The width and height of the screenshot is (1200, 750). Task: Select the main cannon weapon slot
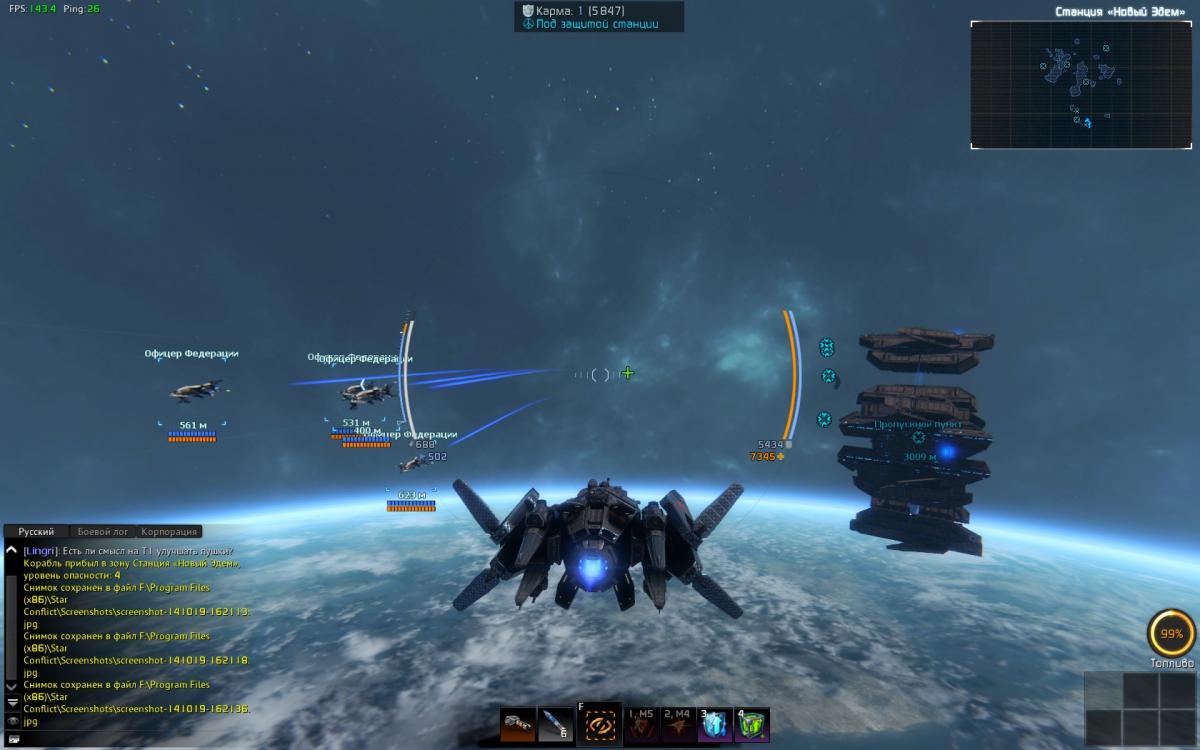[518, 724]
